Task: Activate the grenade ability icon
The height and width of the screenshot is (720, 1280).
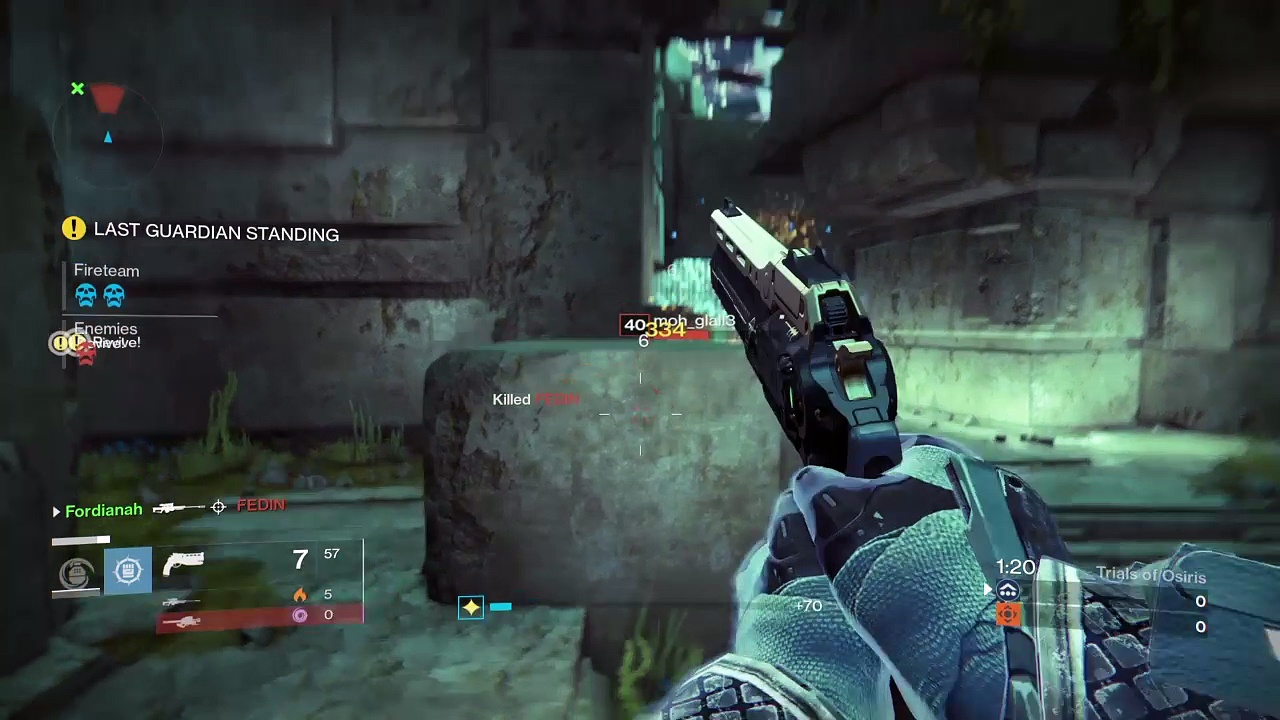Action: coord(76,572)
